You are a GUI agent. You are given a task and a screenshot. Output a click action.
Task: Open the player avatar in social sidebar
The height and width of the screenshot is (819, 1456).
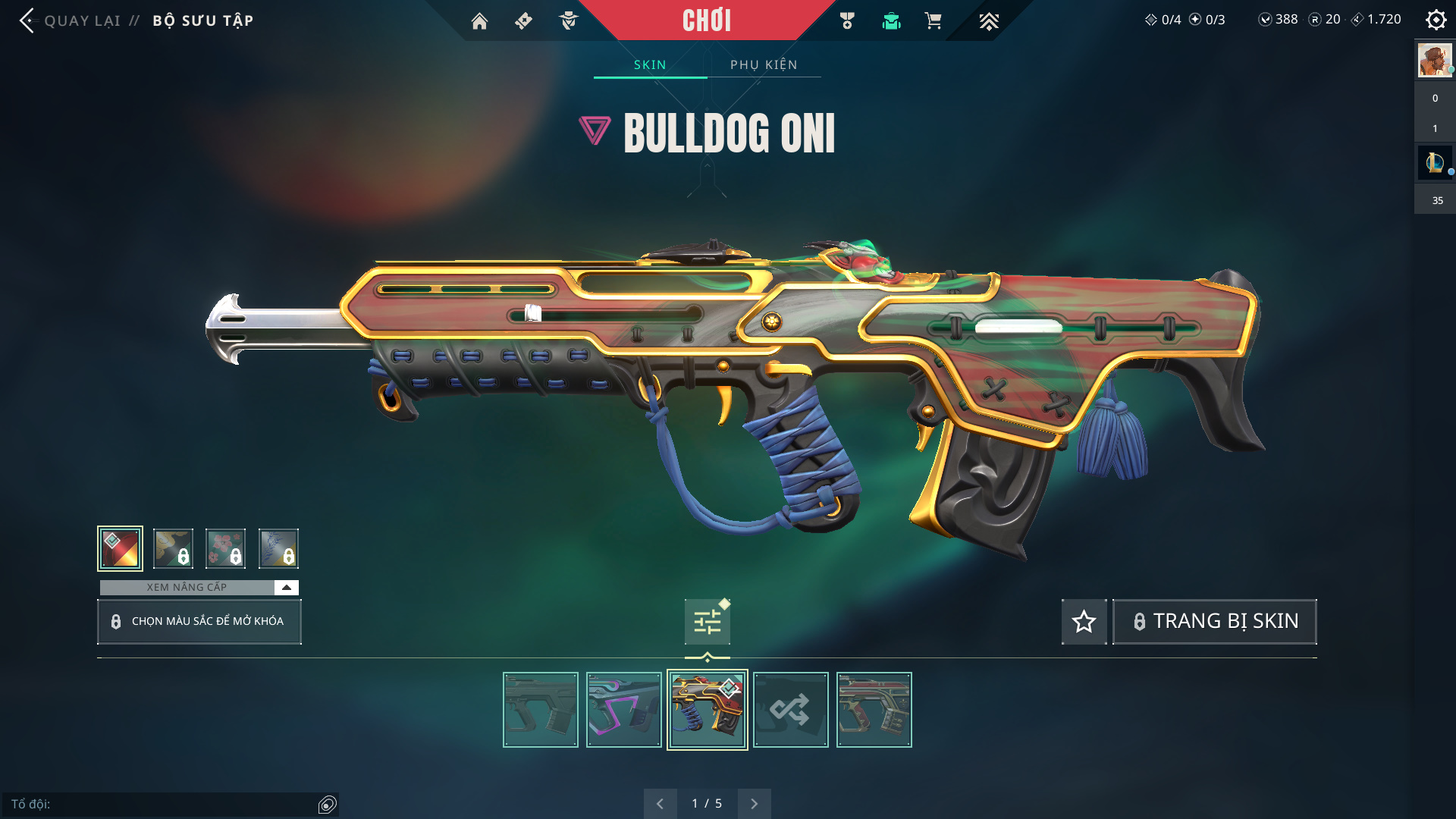pyautogui.click(x=1435, y=61)
